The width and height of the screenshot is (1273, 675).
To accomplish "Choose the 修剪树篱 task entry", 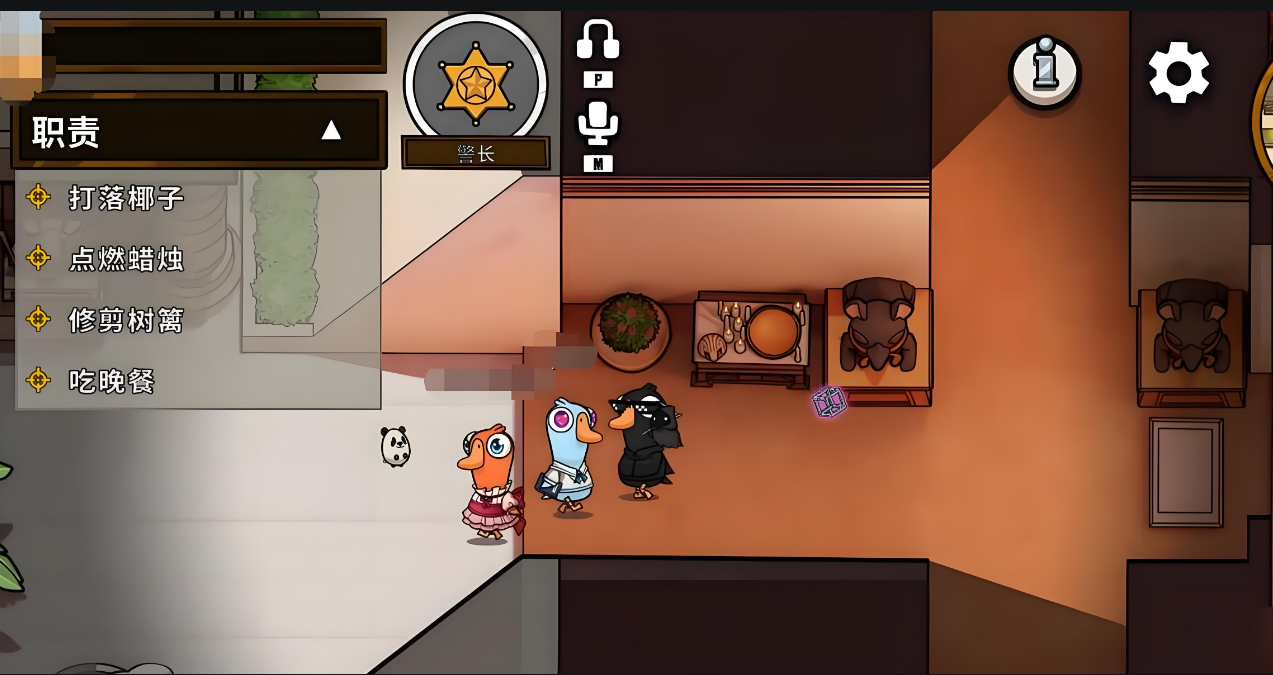I will pos(126,320).
